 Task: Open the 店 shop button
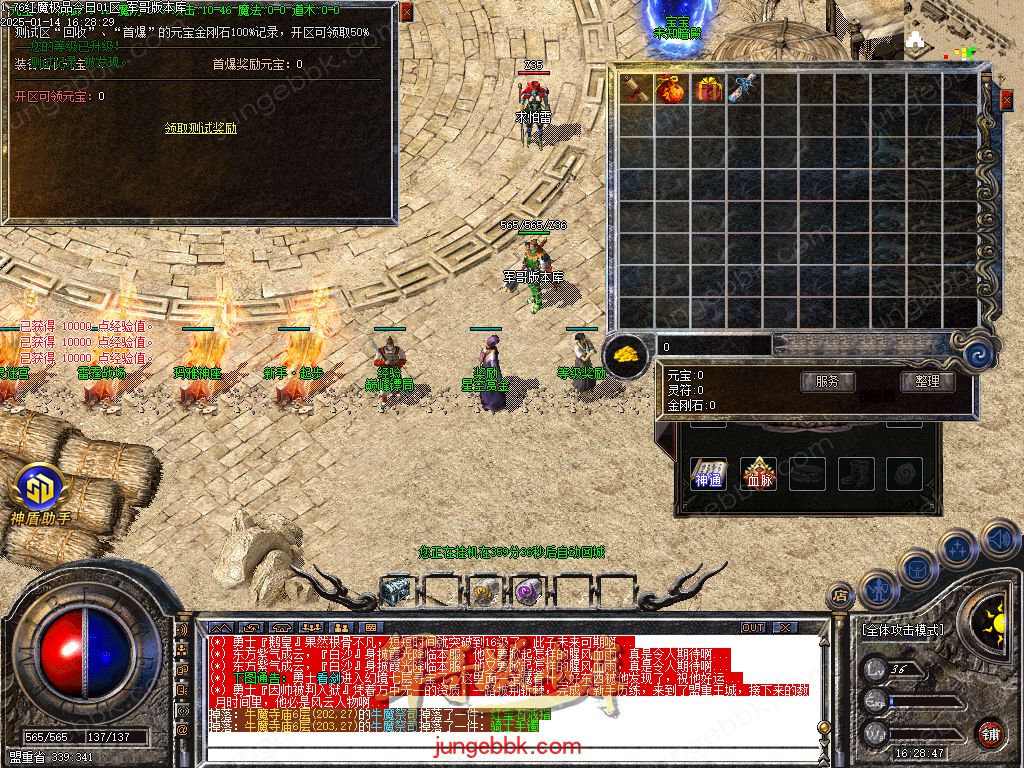(840, 597)
